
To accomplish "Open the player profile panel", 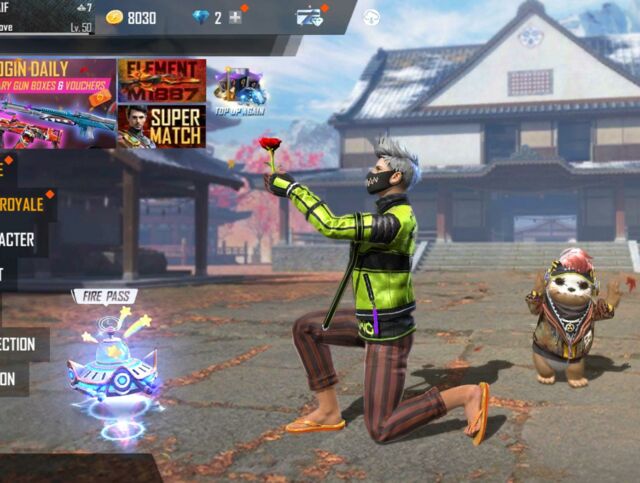I will pyautogui.click(x=47, y=17).
